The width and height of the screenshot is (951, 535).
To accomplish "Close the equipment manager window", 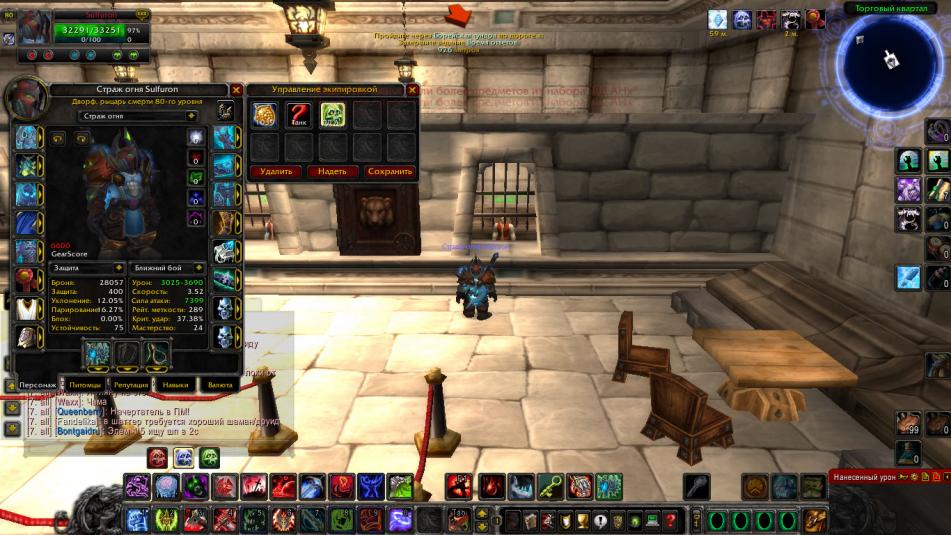I will coord(412,90).
